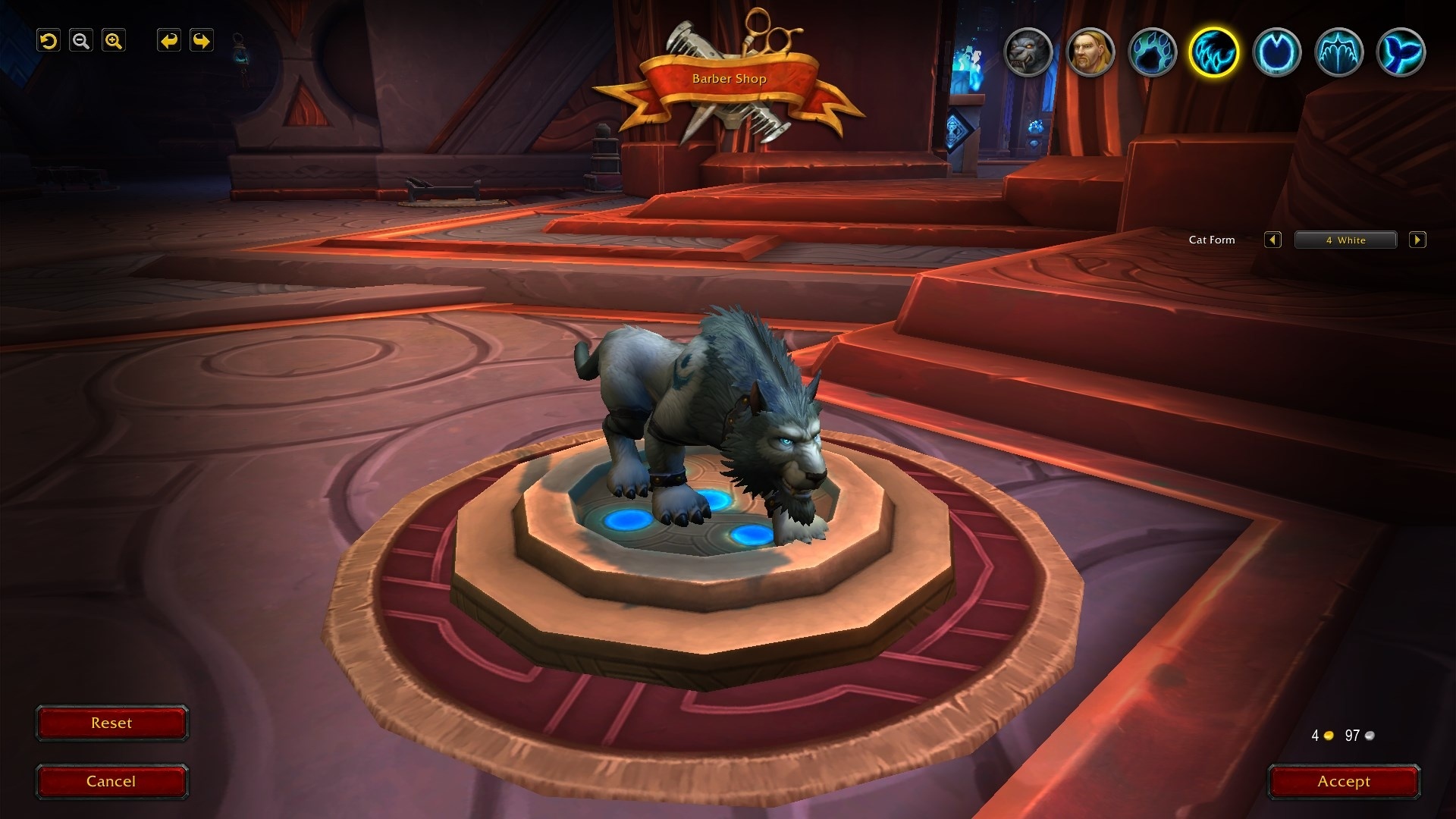Reset the camera view with the circular arrow
This screenshot has width=1456, height=819.
49,41
